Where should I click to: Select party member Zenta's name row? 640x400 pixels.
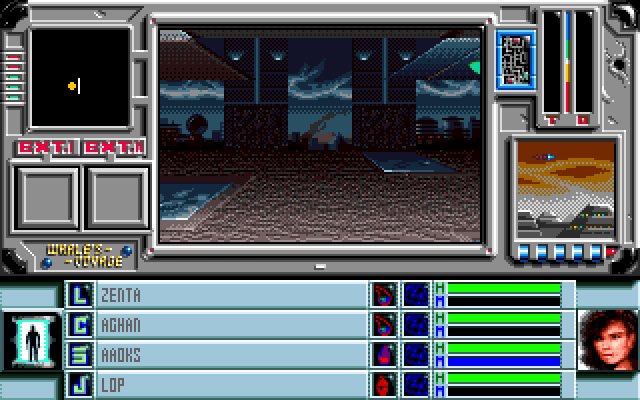coord(230,294)
